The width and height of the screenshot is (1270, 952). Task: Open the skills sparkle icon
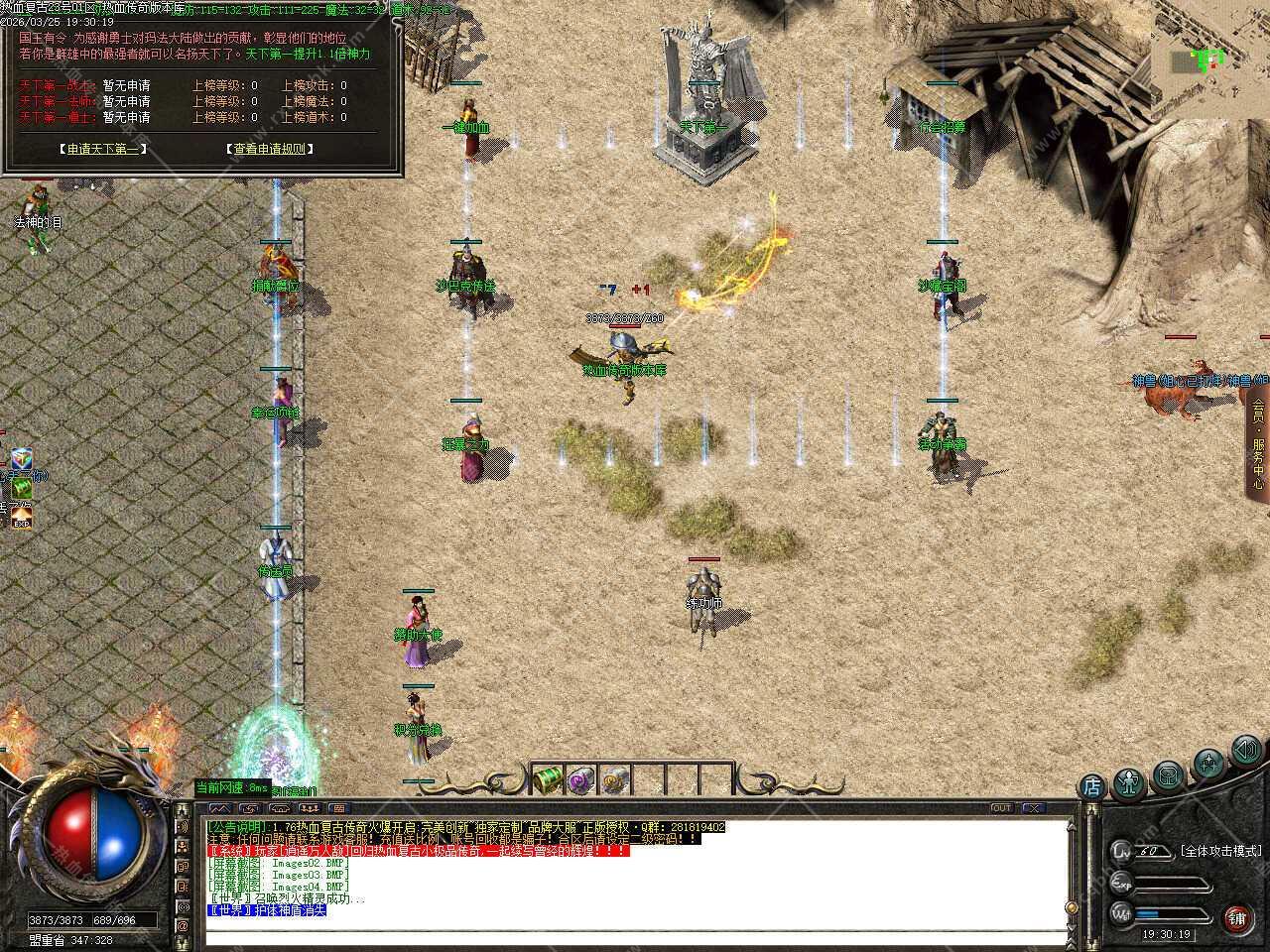pyautogui.click(x=1208, y=763)
